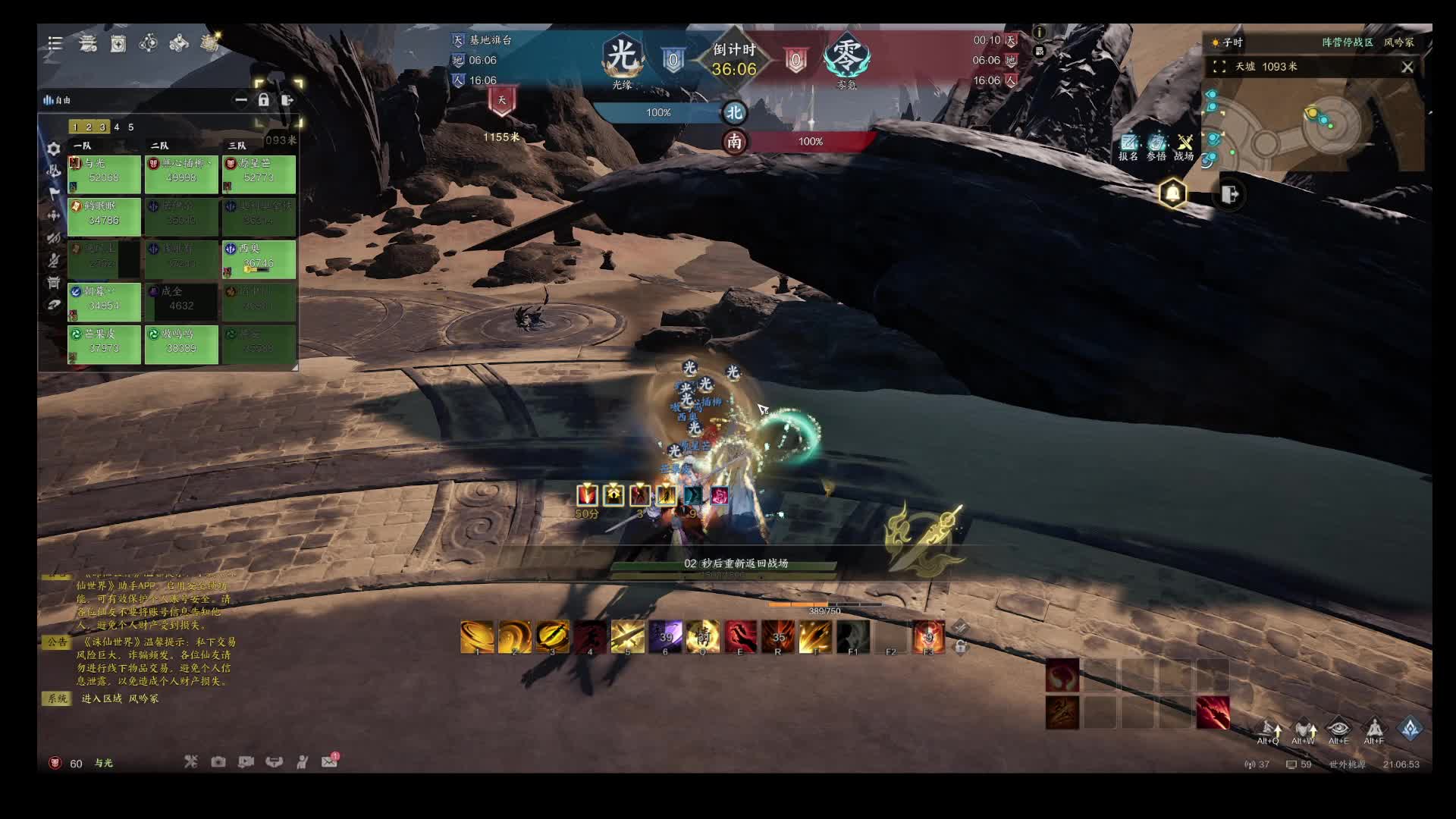The height and width of the screenshot is (819, 1456).
Task: Open the camera screenshot tool
Action: pos(218,761)
